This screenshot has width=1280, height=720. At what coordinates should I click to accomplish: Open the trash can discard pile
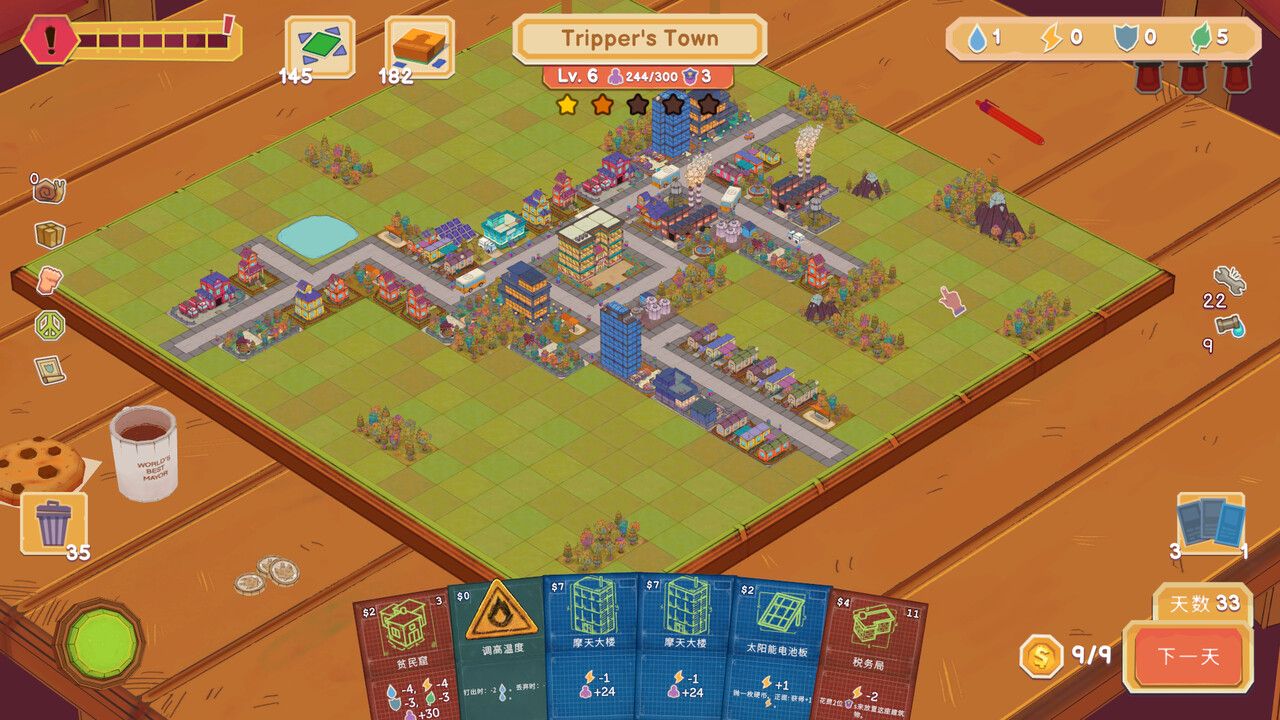53,522
